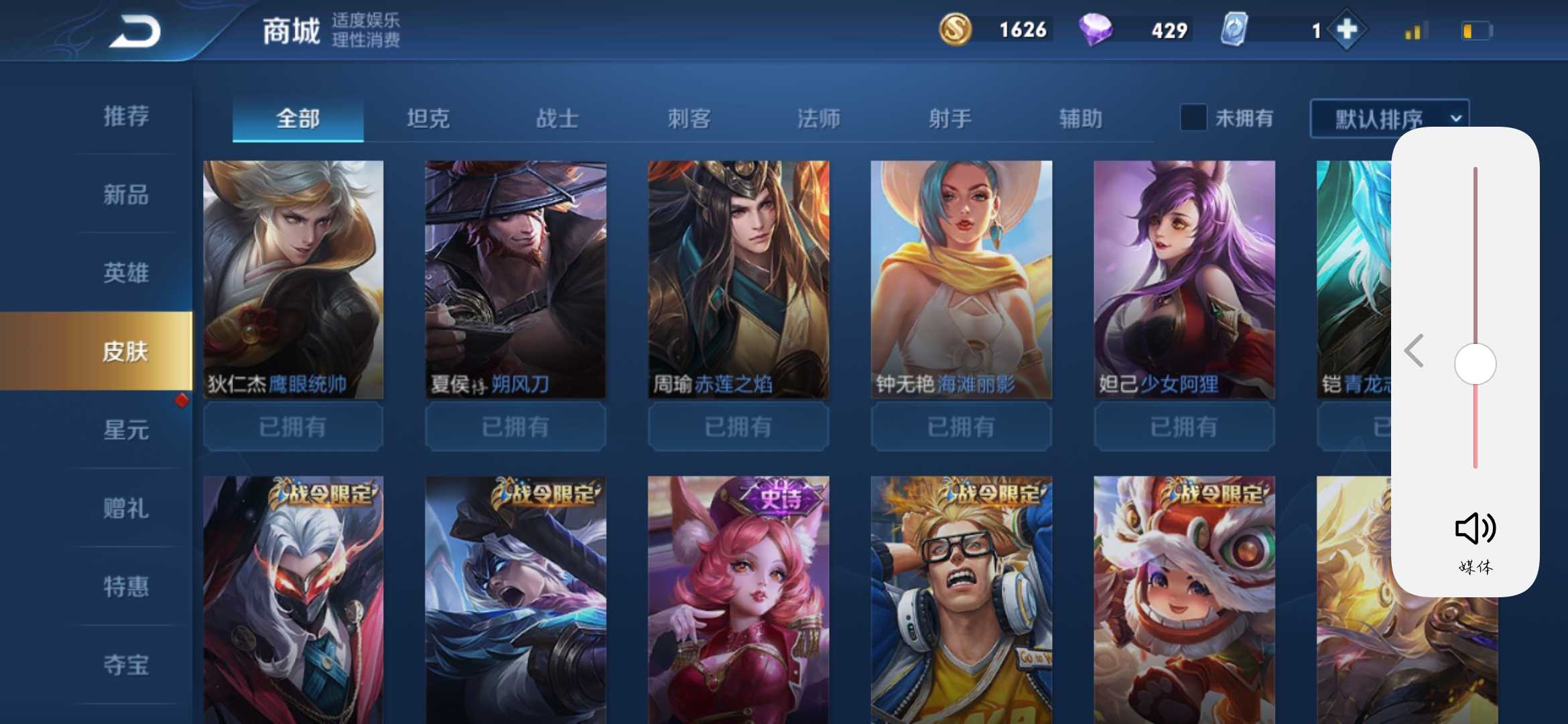Click the gold coin currency icon
This screenshot has height=724, width=1568.
tap(958, 29)
